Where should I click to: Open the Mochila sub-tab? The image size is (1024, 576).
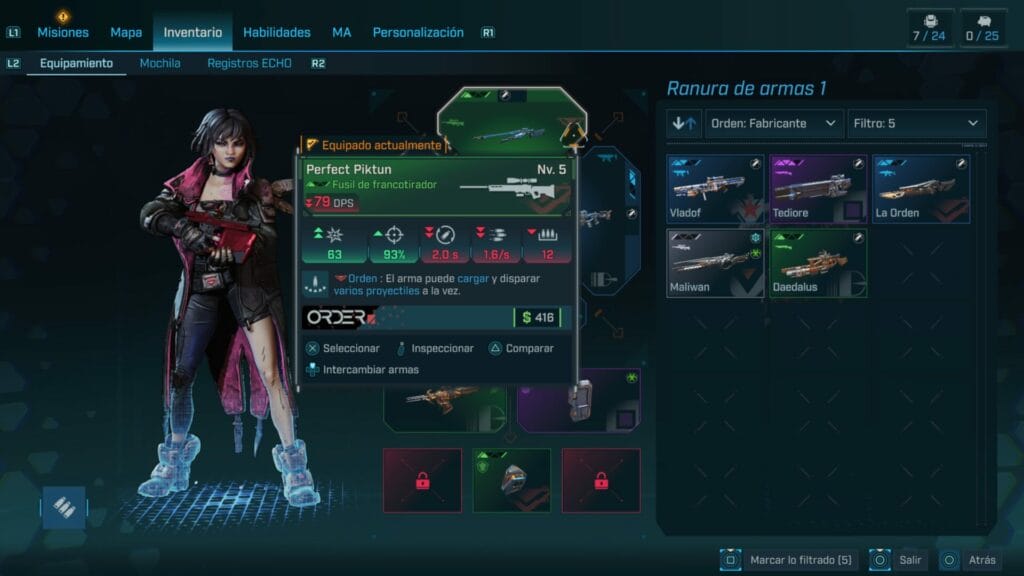click(160, 63)
